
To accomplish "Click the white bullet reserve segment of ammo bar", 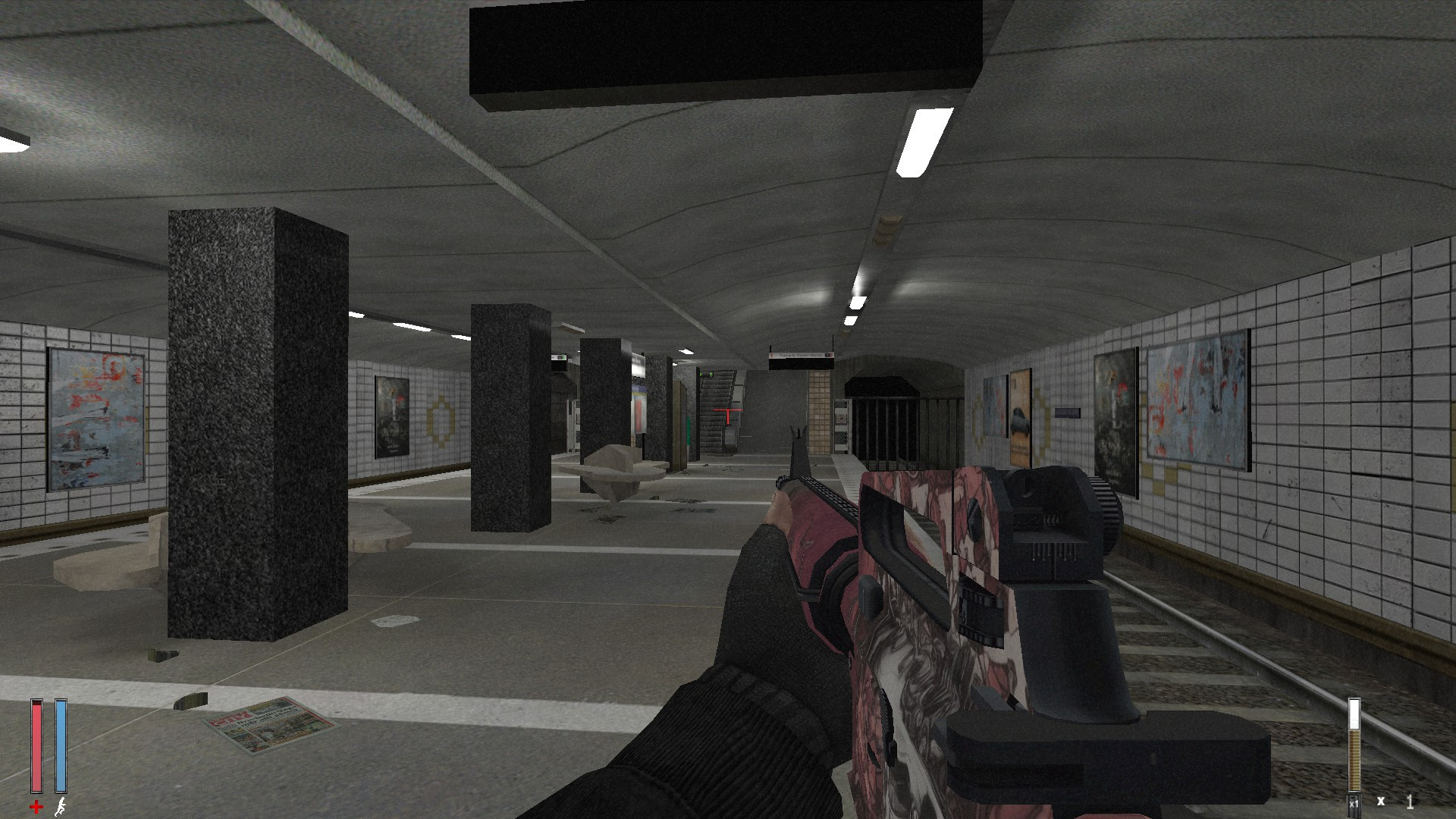I will click(x=1354, y=713).
